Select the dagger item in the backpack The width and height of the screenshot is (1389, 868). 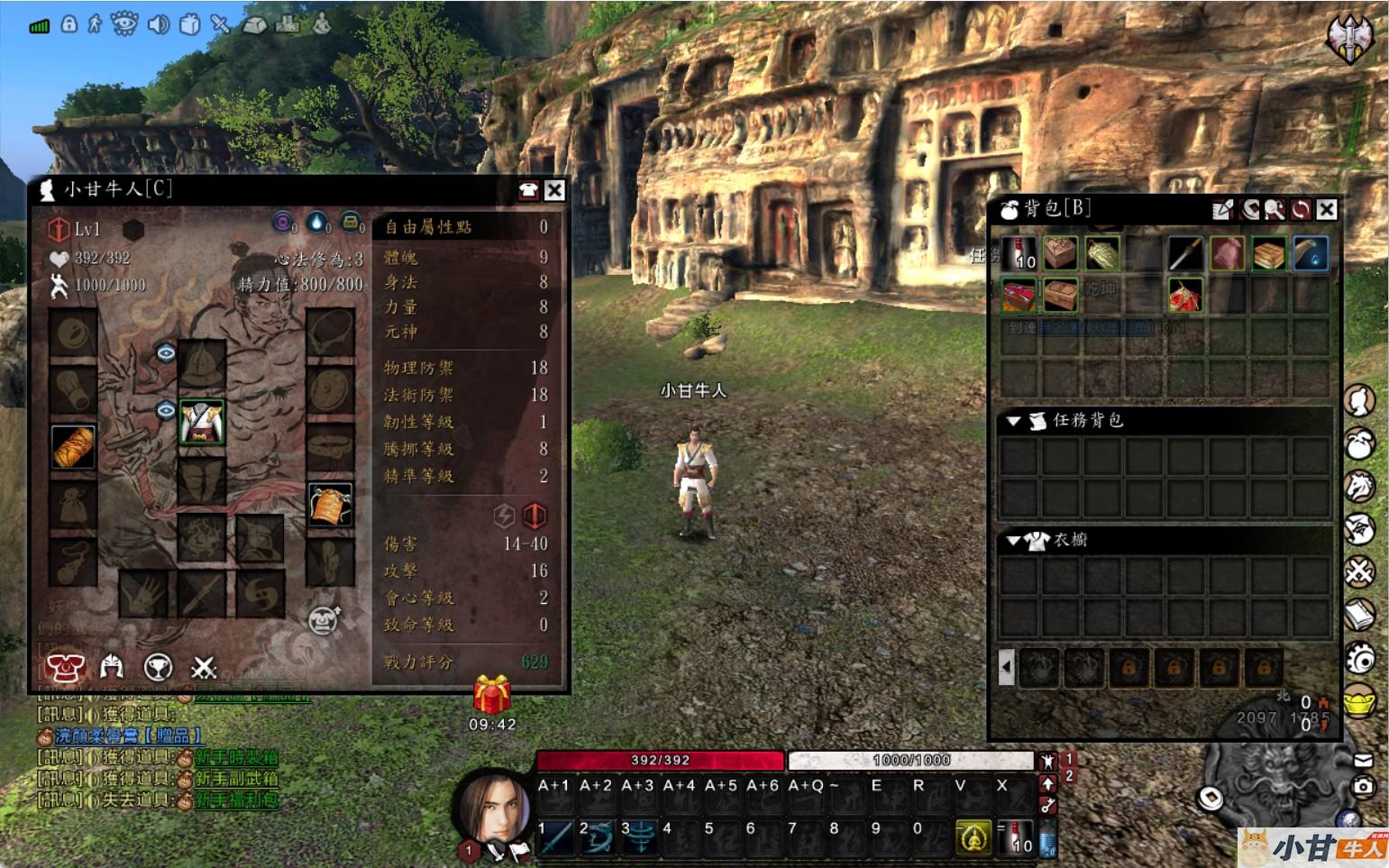point(1184,254)
